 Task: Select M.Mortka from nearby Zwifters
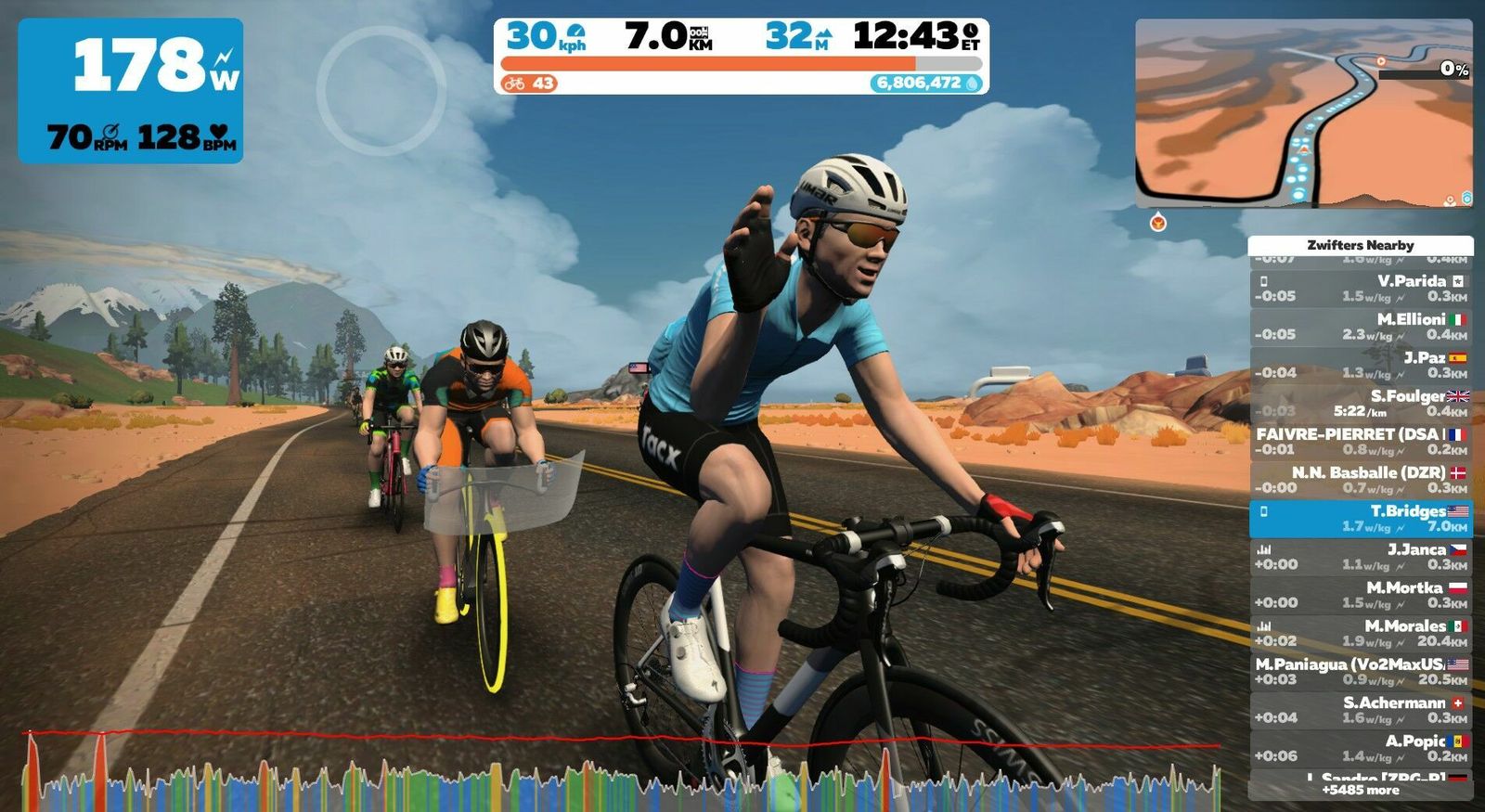coord(1361,595)
